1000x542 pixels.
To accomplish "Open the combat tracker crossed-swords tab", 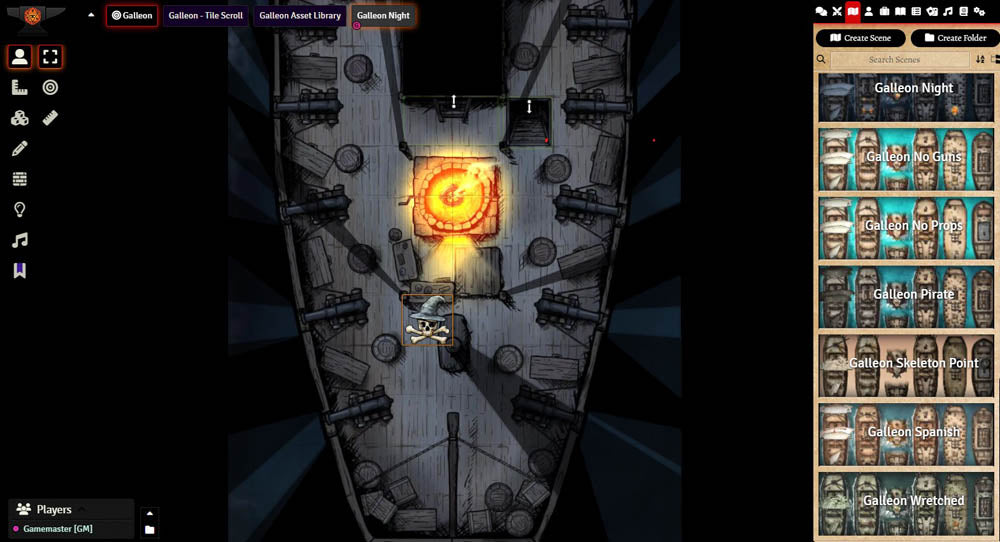I will [x=837, y=11].
